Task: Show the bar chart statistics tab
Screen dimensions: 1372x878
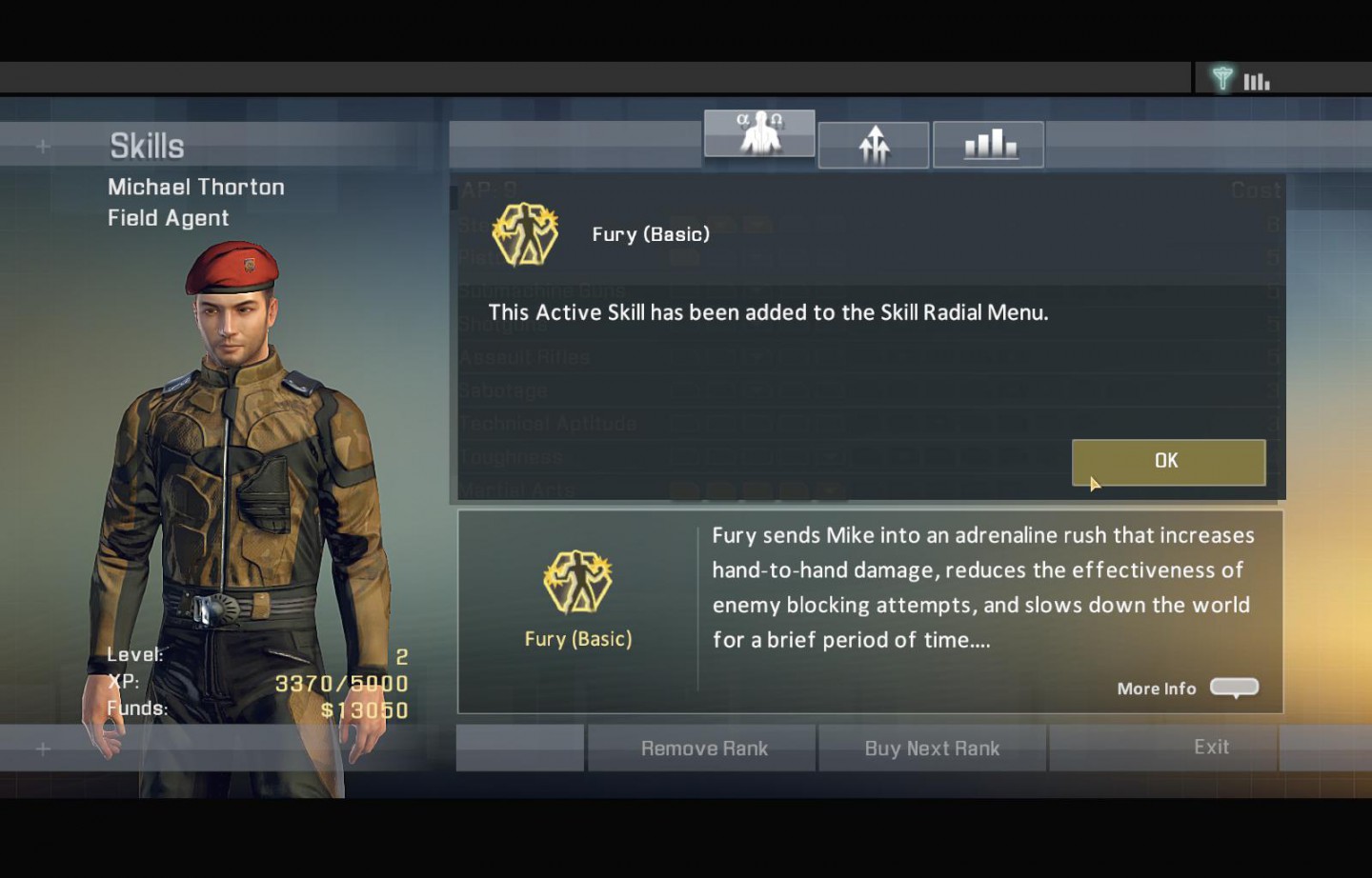Action: 989,146
